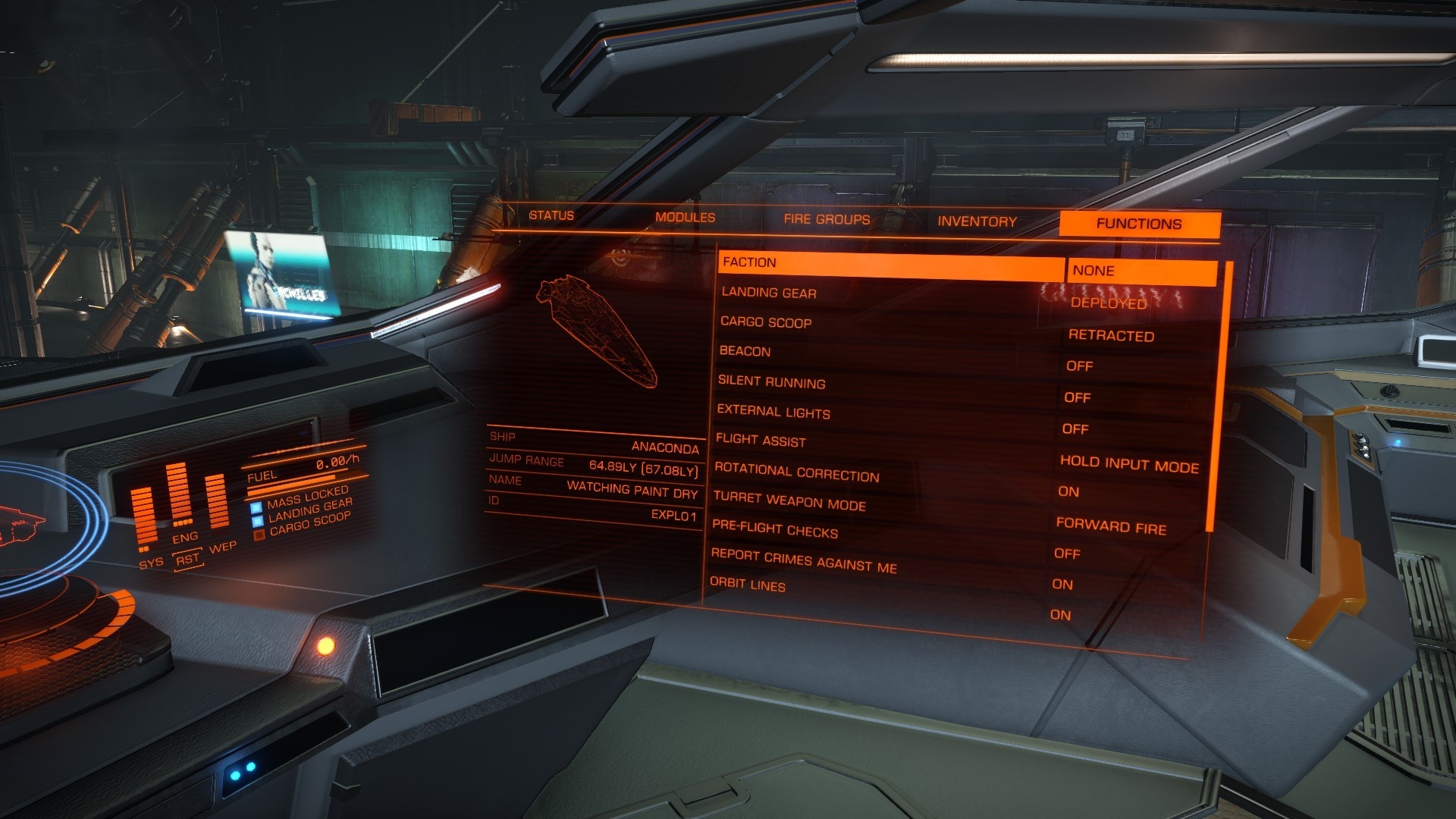Screen dimensions: 1456x819
Task: Switch to the Status tab
Action: click(551, 216)
